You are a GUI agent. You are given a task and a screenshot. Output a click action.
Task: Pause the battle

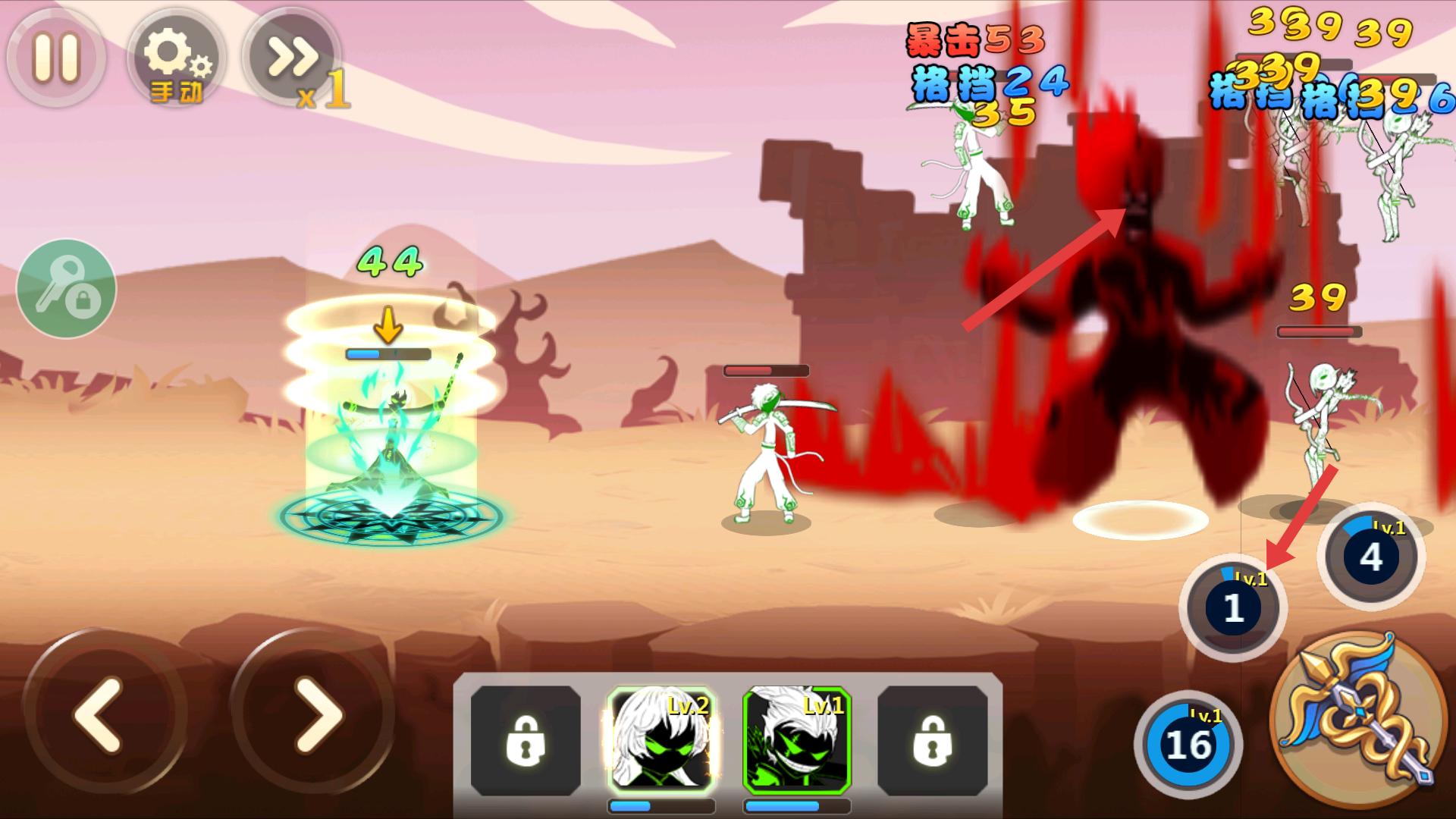(56, 58)
